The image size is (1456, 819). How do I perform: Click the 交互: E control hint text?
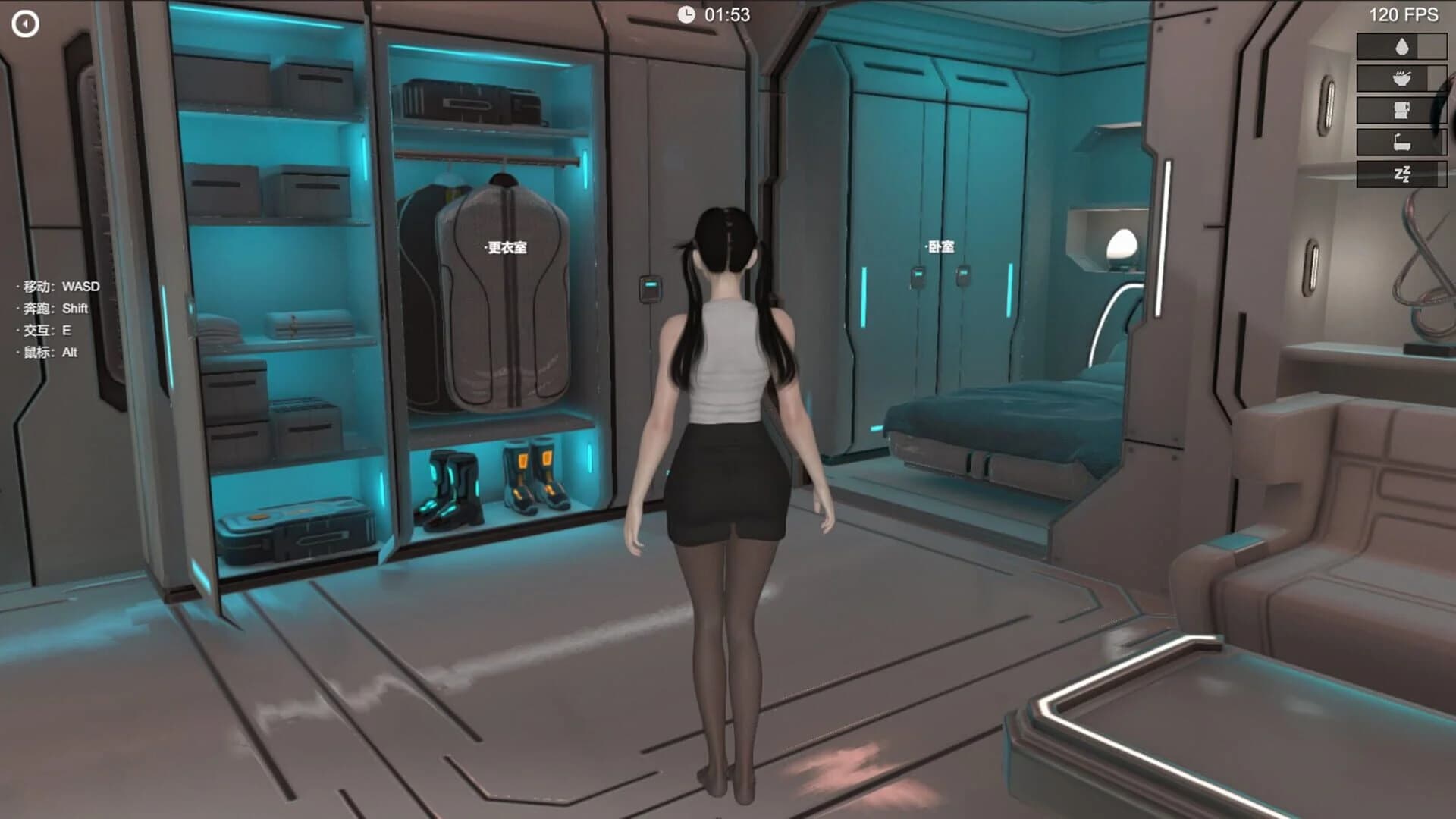[x=44, y=331]
